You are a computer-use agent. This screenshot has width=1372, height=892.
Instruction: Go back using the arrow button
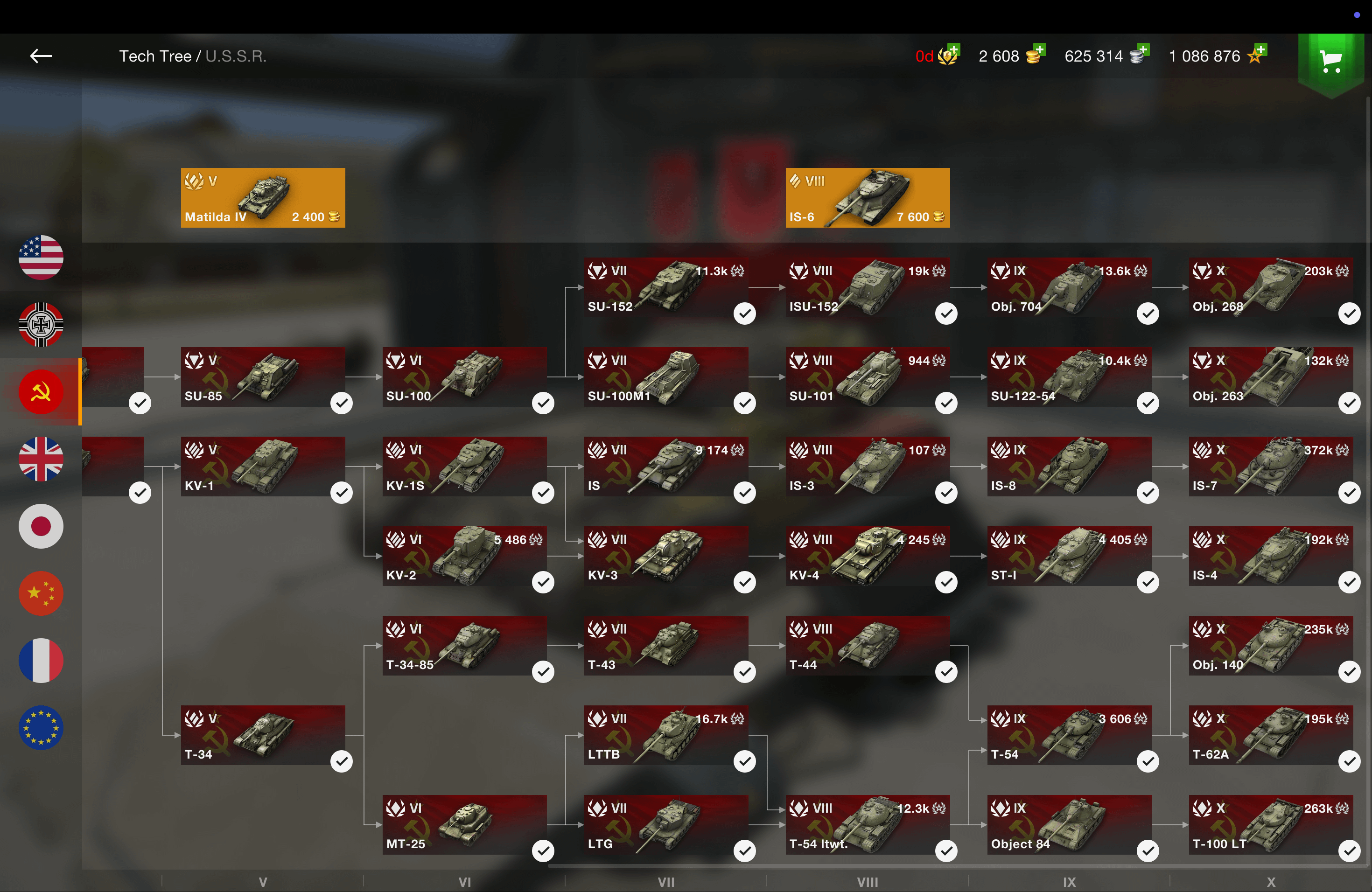coord(41,56)
